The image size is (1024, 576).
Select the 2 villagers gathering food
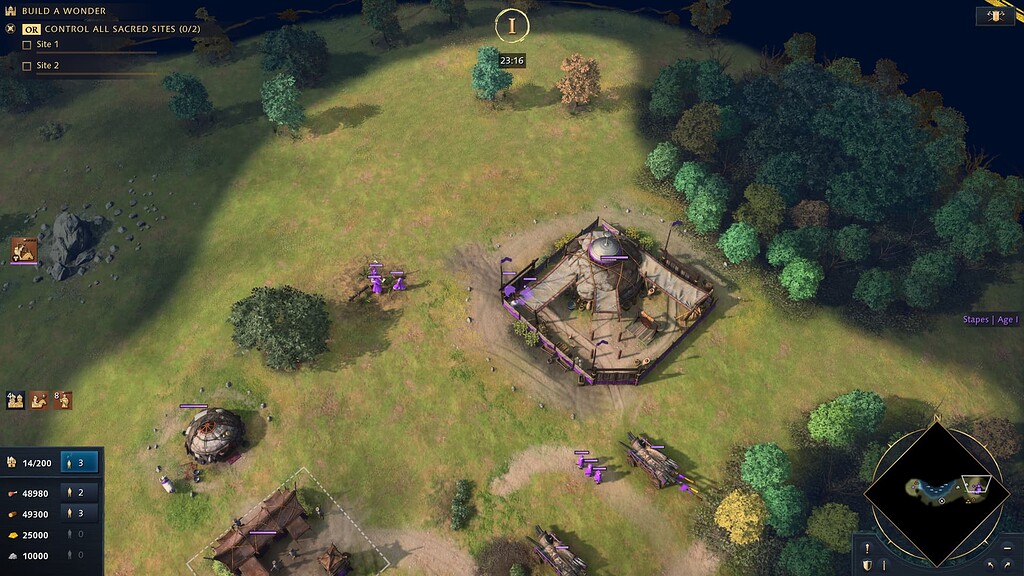coord(80,493)
